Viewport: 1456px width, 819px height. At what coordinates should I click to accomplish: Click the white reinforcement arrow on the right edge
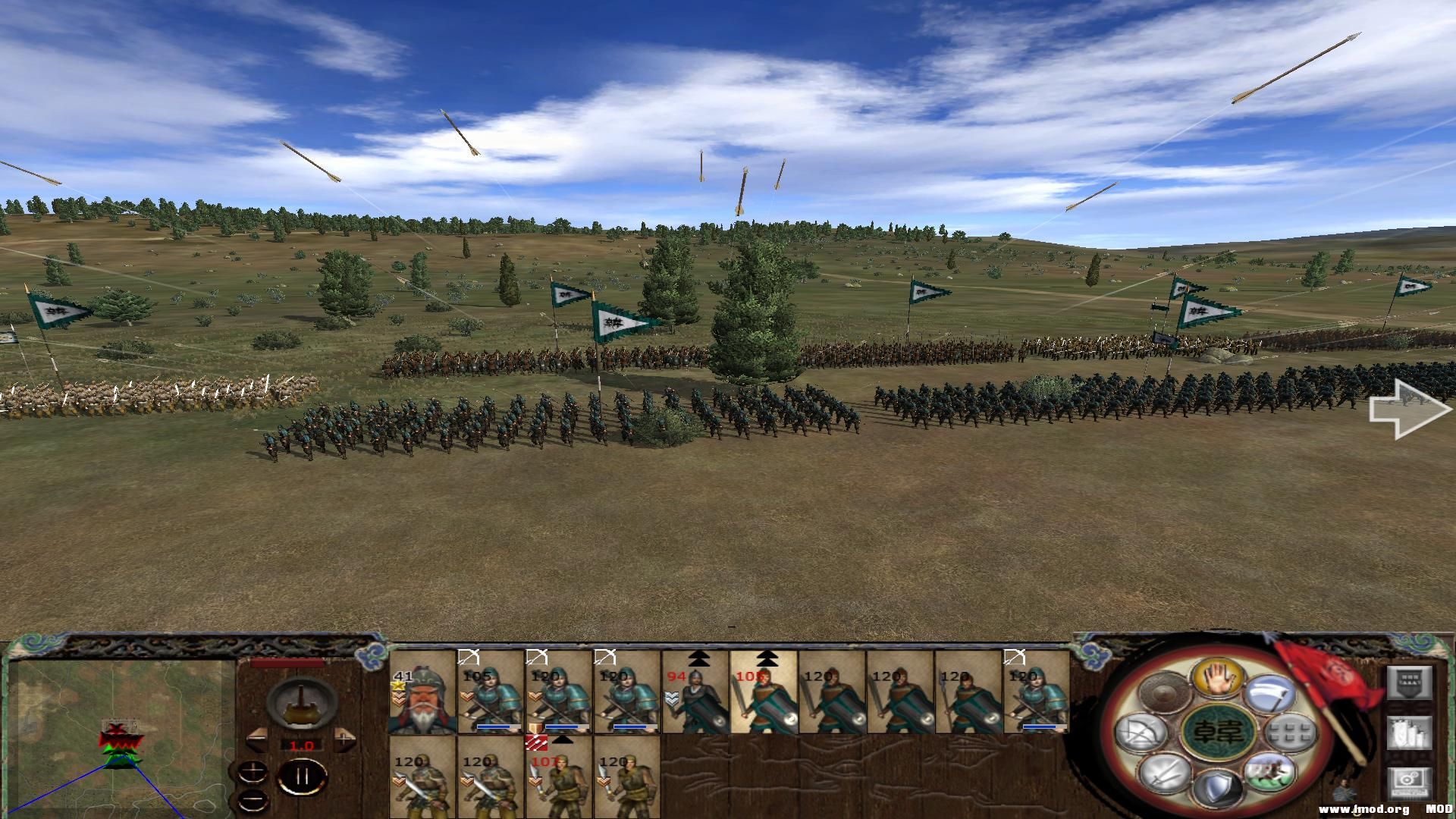tap(1407, 409)
